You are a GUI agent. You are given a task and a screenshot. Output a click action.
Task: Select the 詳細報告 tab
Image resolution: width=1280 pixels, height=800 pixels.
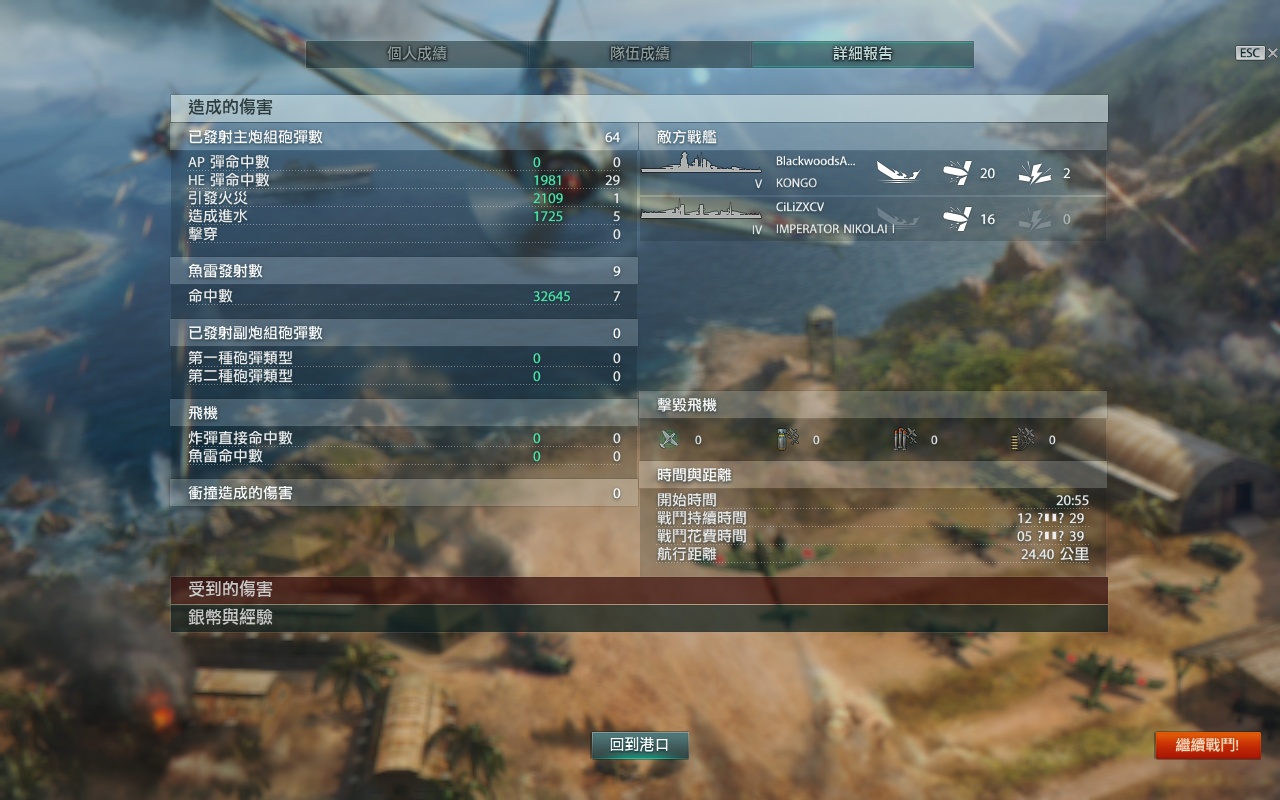click(x=862, y=54)
